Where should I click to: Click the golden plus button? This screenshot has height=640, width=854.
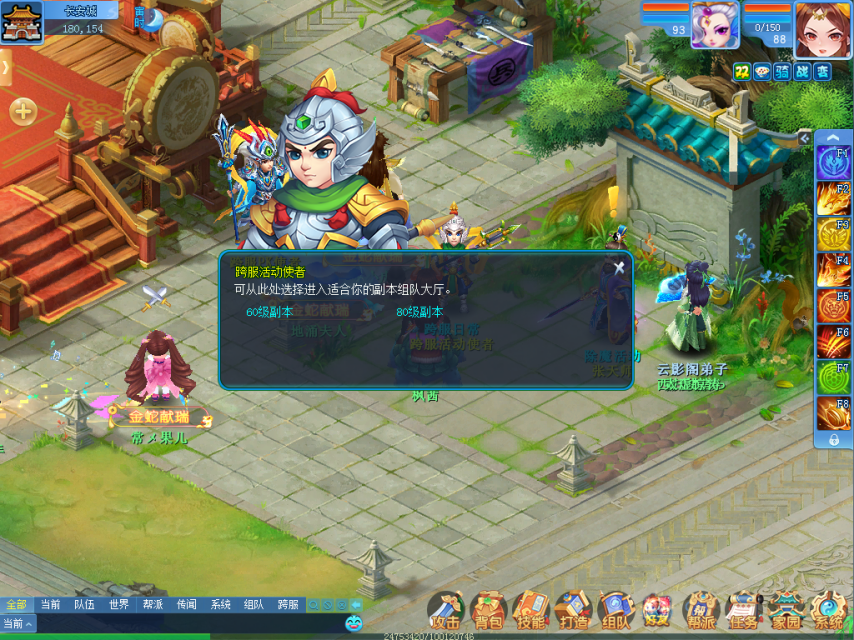23,111
